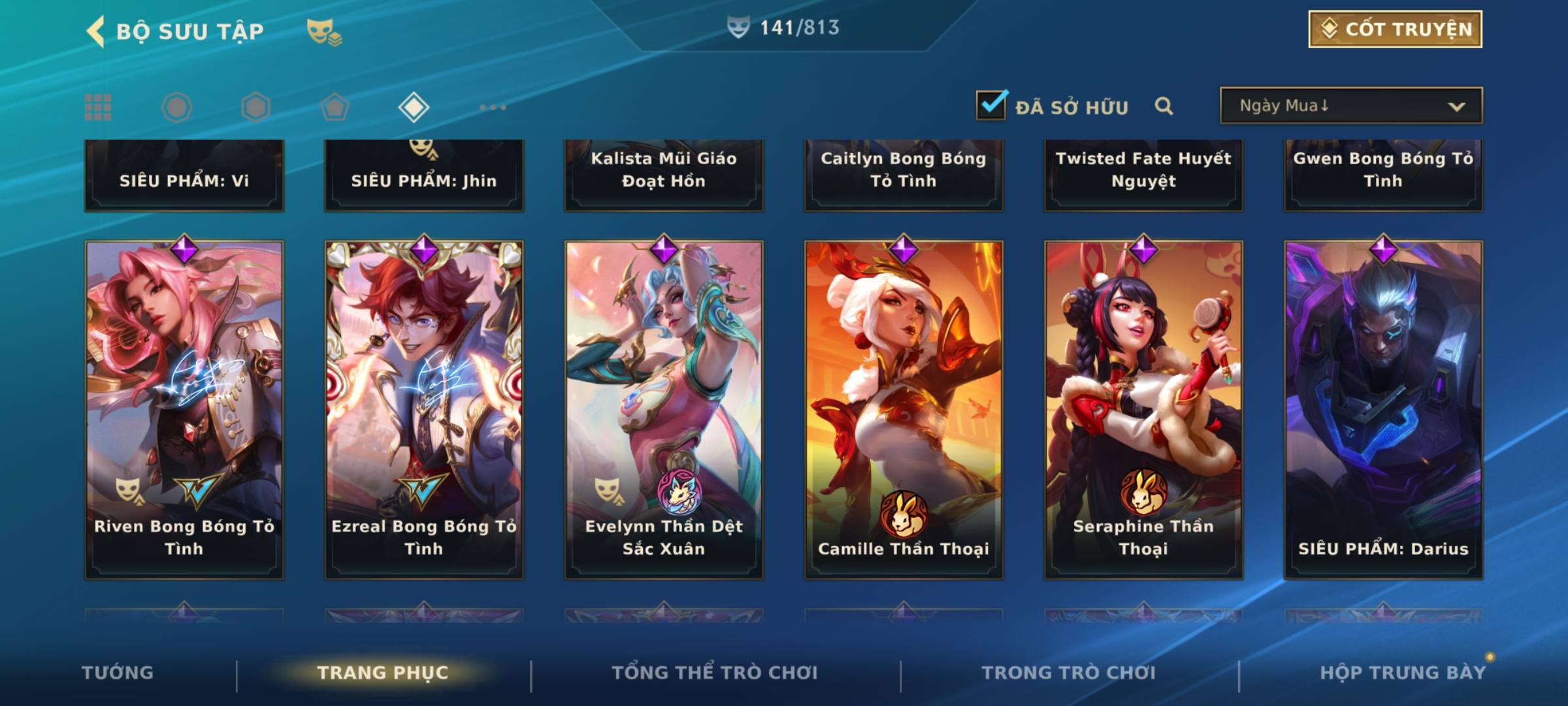Open the Ngày Mua sort dropdown
Viewport: 1568px width, 706px height.
coord(1350,106)
